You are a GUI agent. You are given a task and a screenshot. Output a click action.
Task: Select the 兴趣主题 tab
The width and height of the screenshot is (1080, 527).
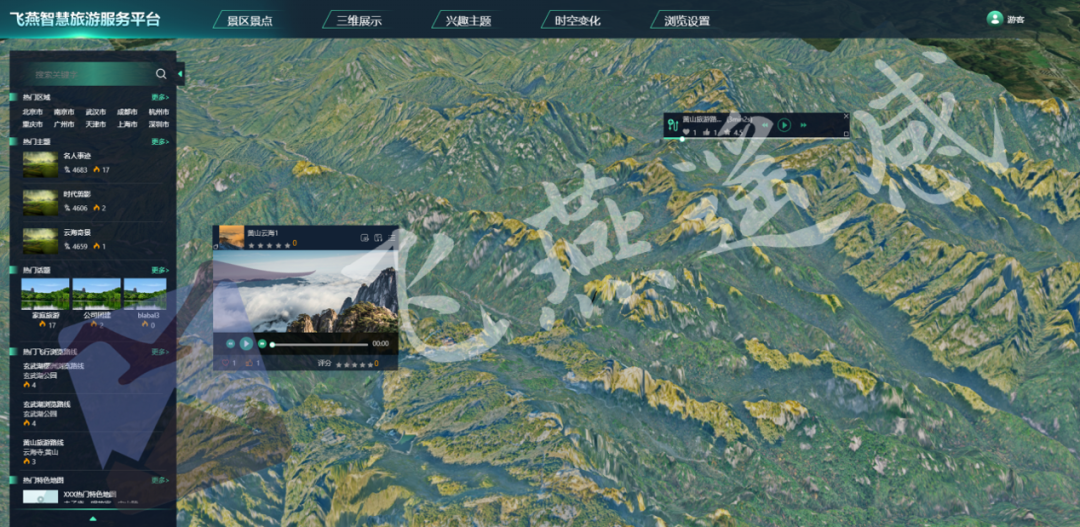[468, 20]
